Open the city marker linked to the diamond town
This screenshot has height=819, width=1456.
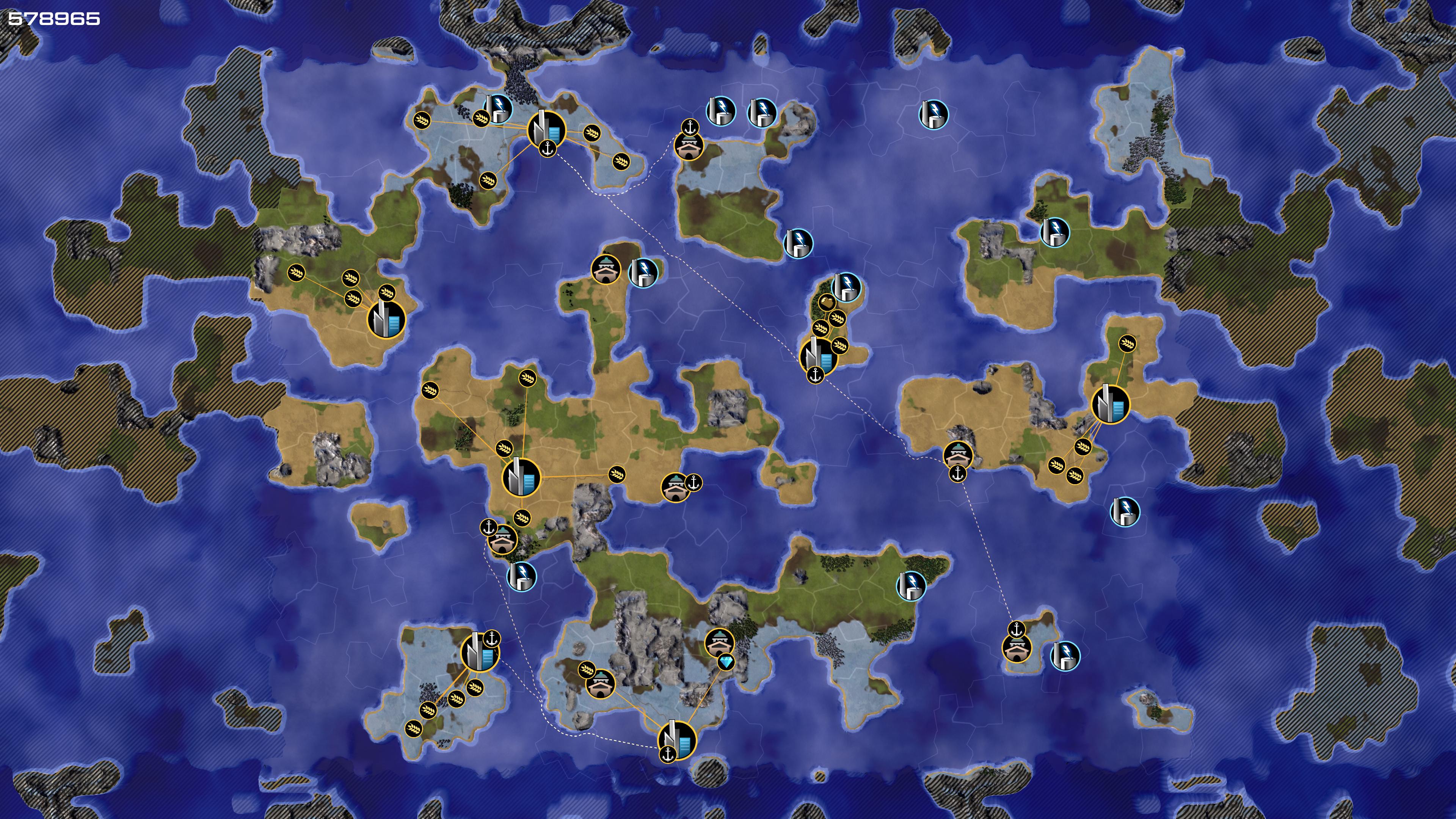(x=677, y=740)
